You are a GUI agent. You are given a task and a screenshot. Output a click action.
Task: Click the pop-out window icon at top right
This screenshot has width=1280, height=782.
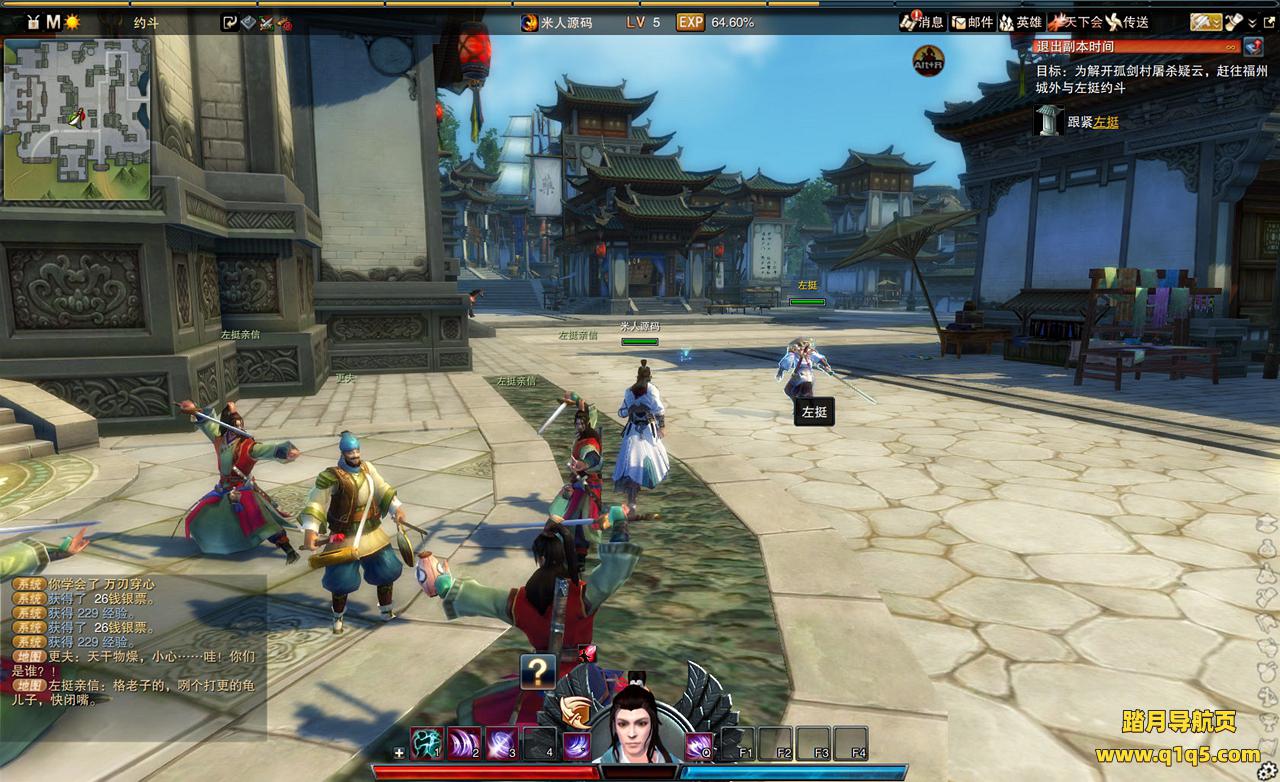tap(1270, 22)
